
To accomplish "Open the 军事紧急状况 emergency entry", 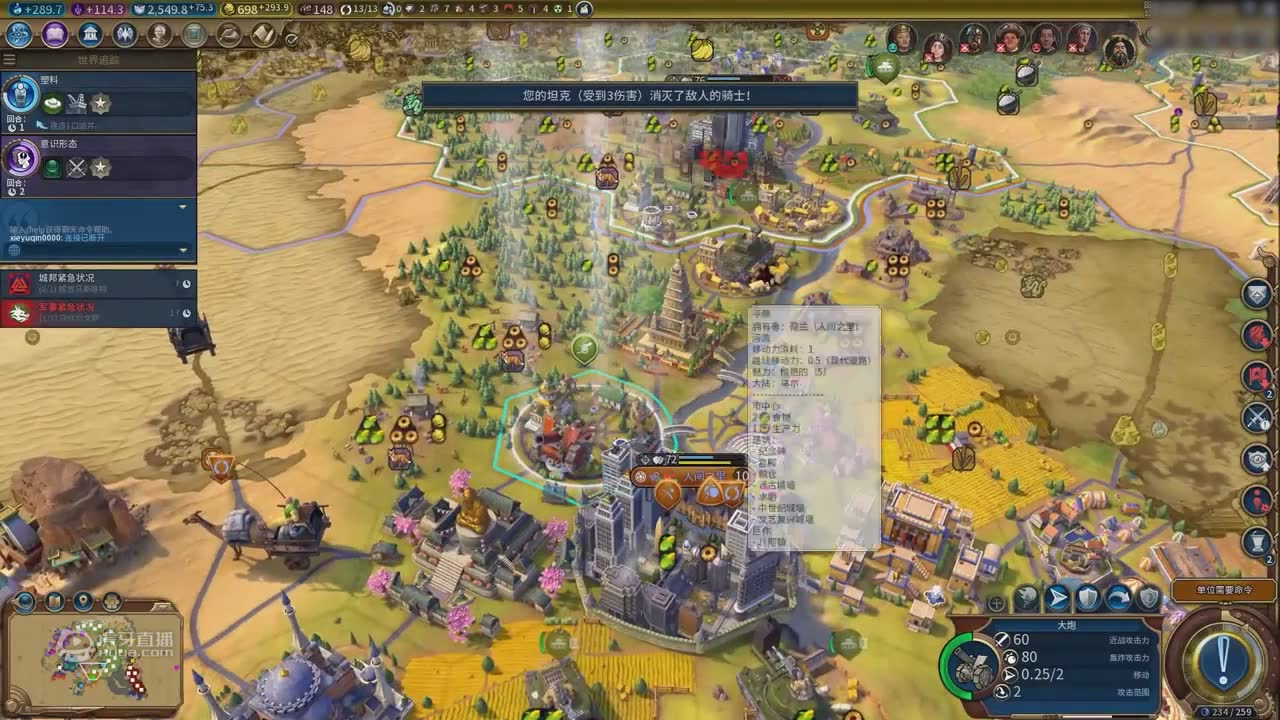I will tap(98, 313).
